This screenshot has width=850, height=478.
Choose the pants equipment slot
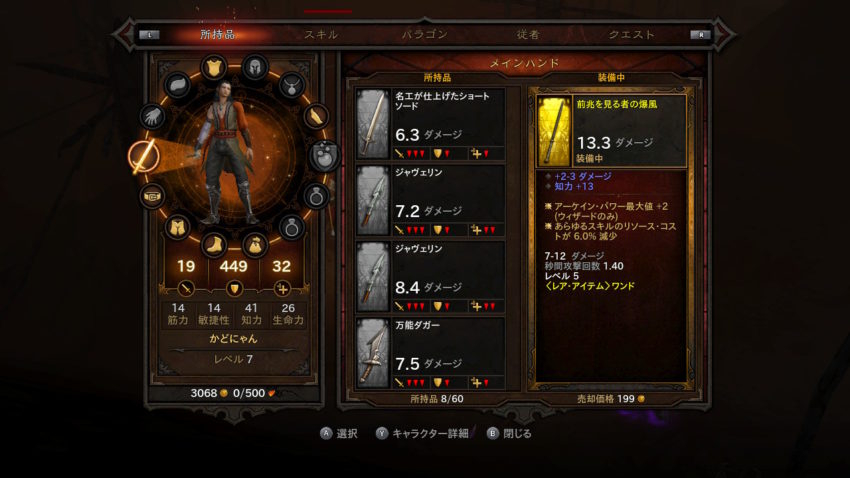click(177, 227)
